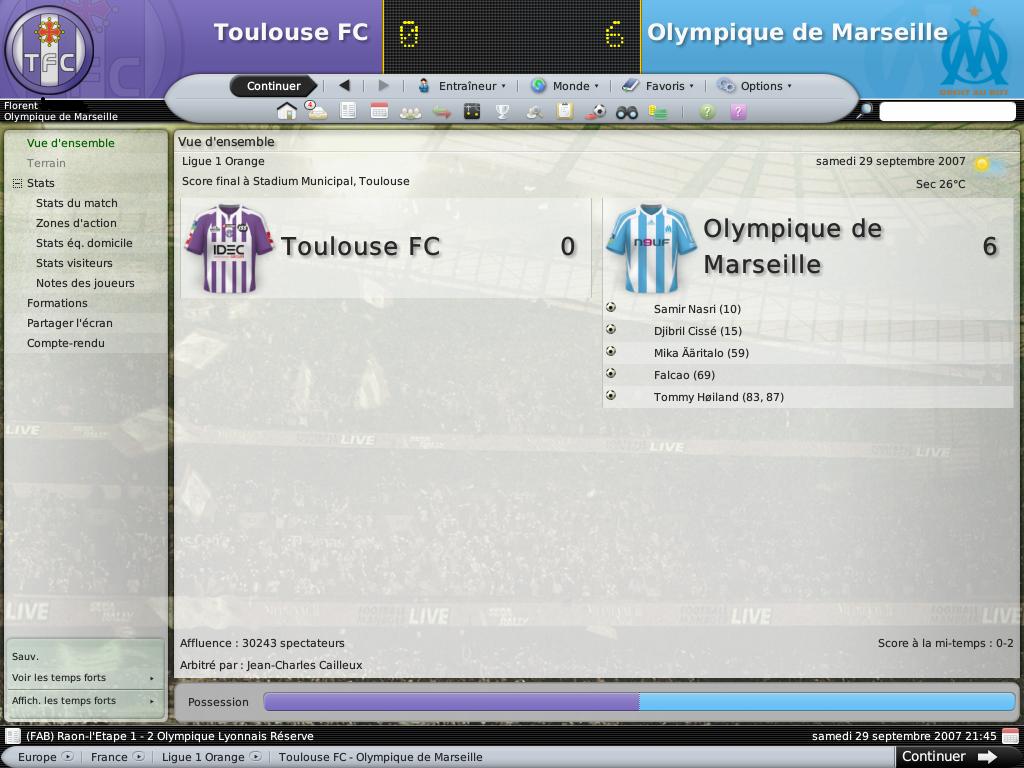
Task: Go back with the left arrow
Action: (344, 86)
